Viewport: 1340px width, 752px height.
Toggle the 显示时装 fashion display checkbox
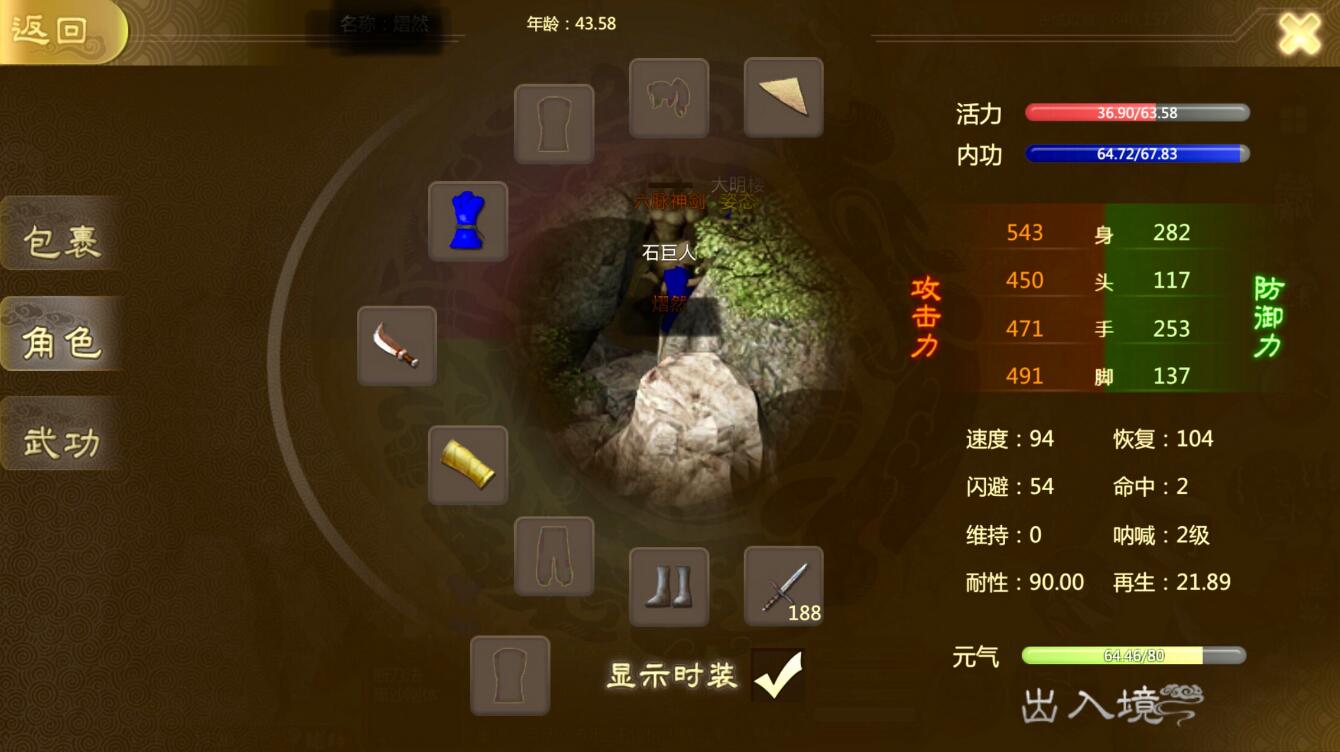click(x=779, y=675)
